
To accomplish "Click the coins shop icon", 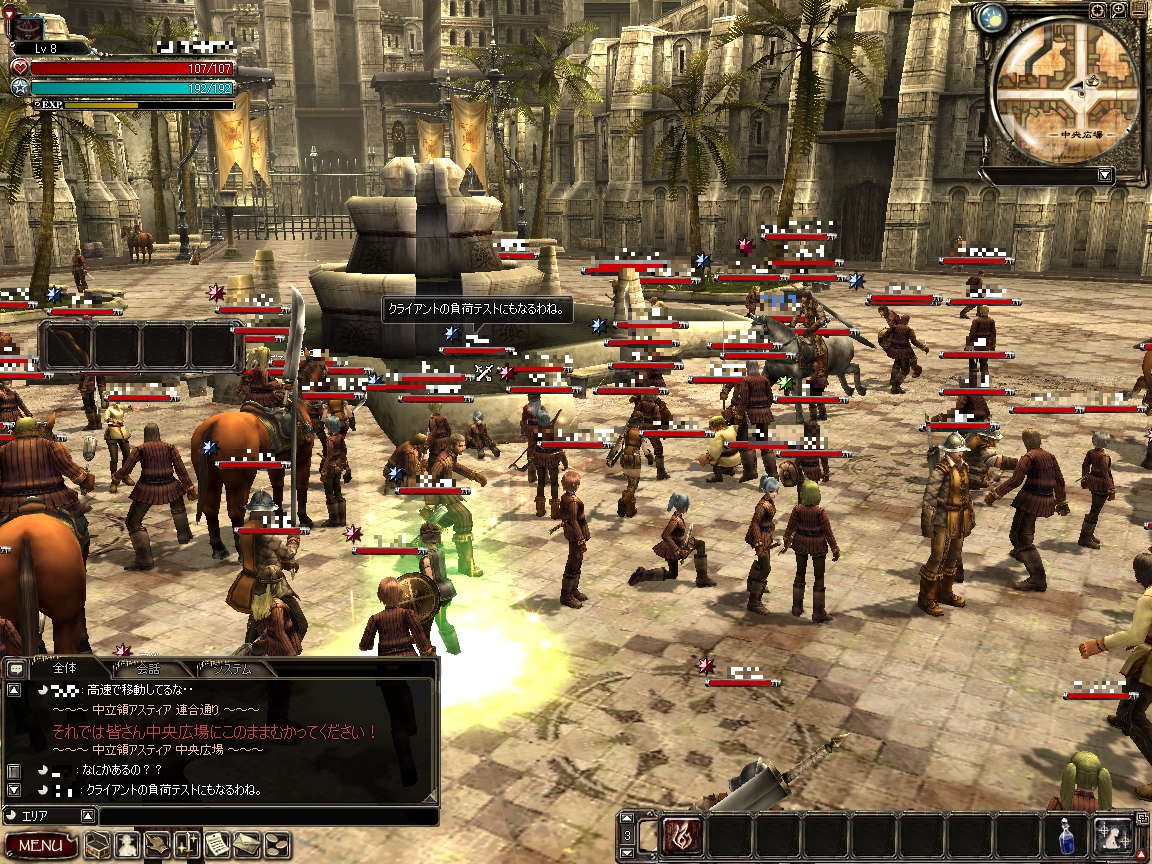I will (x=278, y=845).
